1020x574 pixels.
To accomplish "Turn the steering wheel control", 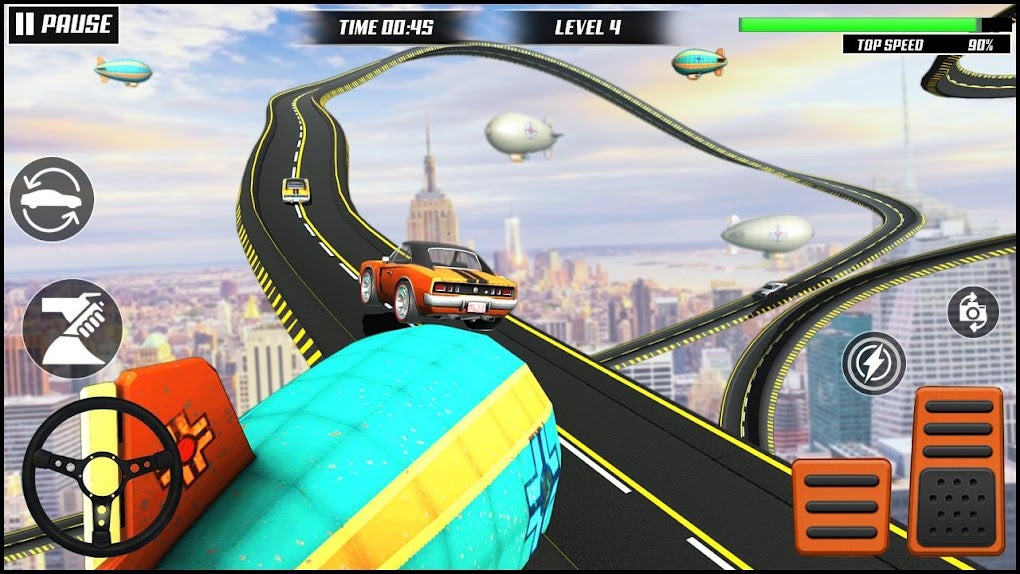I will (x=100, y=475).
